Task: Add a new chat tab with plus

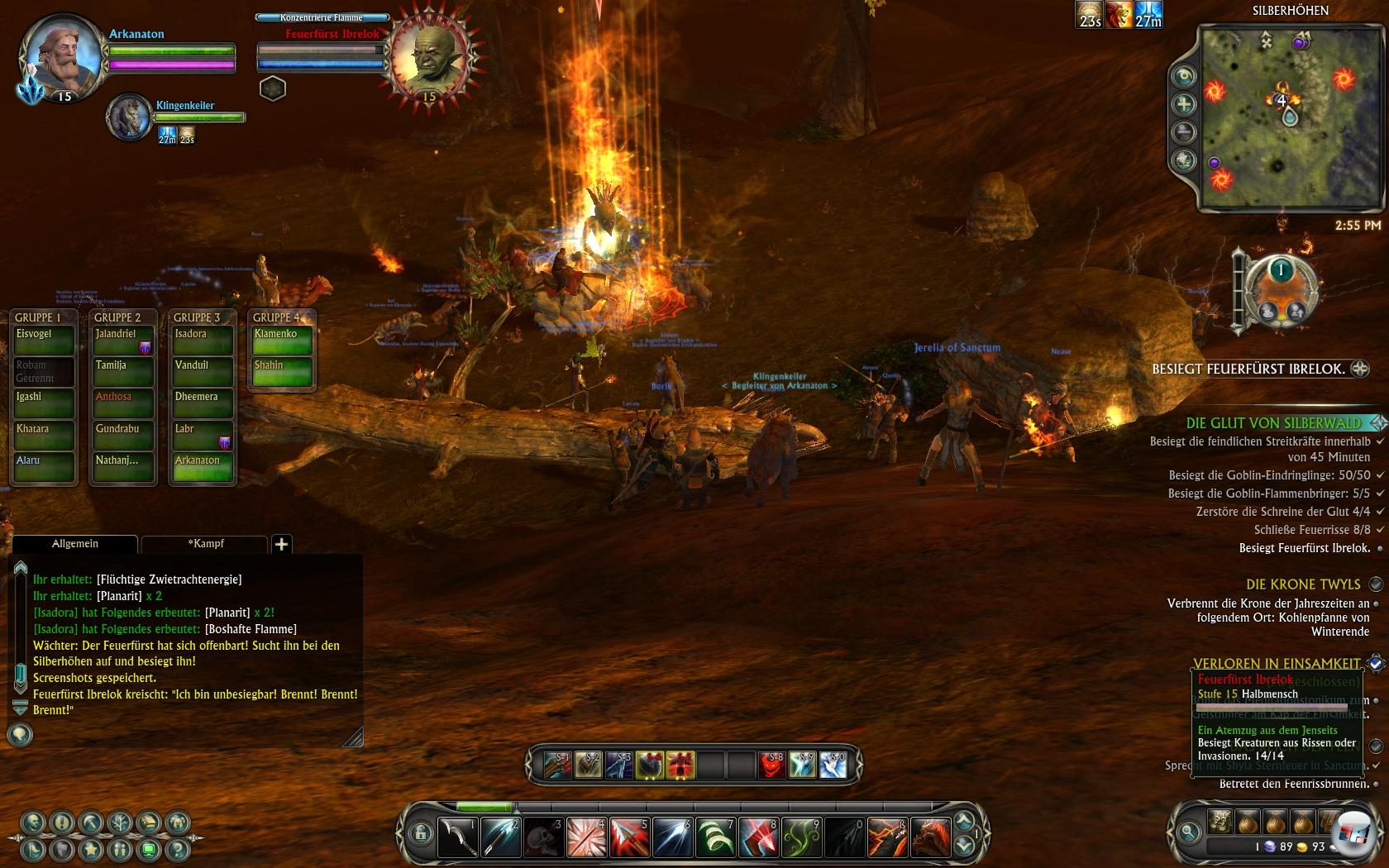Action: pos(281,544)
